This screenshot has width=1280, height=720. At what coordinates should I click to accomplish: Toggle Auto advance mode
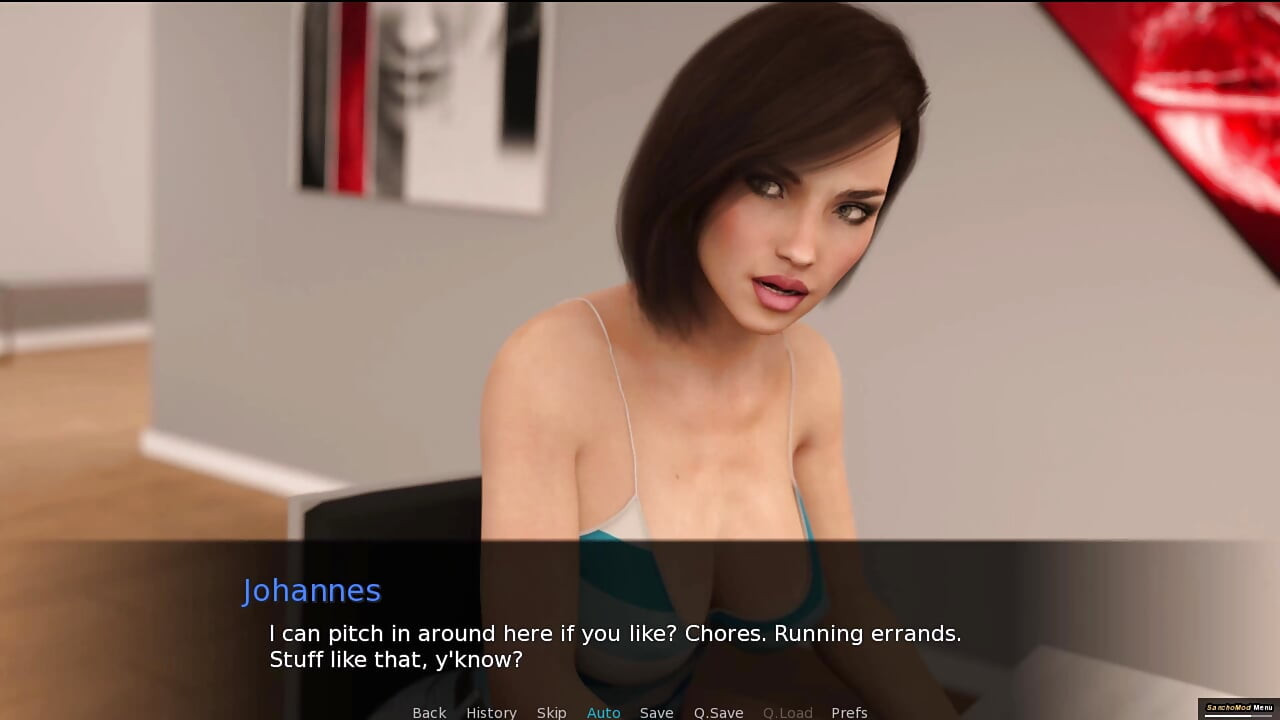tap(603, 712)
